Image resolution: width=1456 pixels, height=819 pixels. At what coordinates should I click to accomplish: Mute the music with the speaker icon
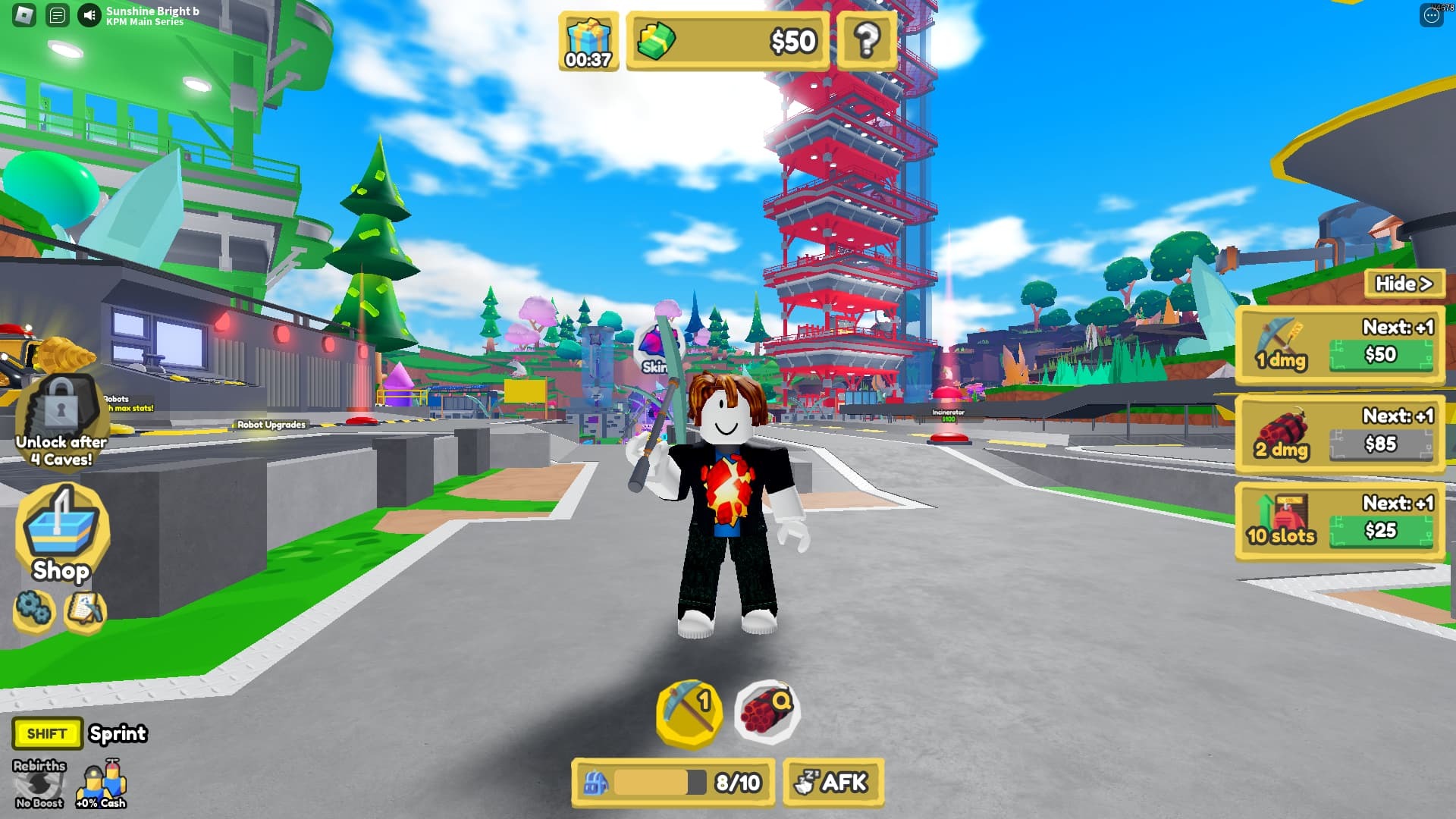[89, 15]
